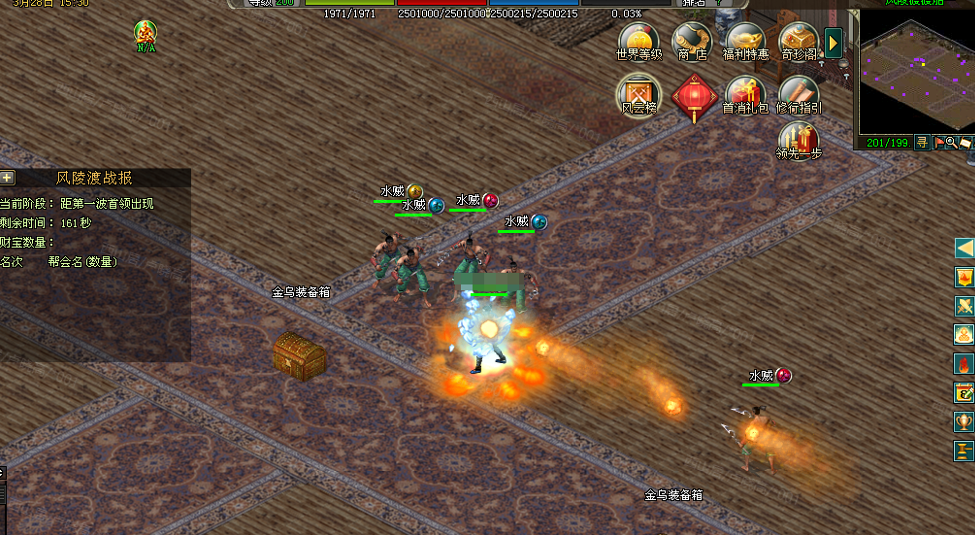Open the 领先一步 gift icon

pos(798,140)
